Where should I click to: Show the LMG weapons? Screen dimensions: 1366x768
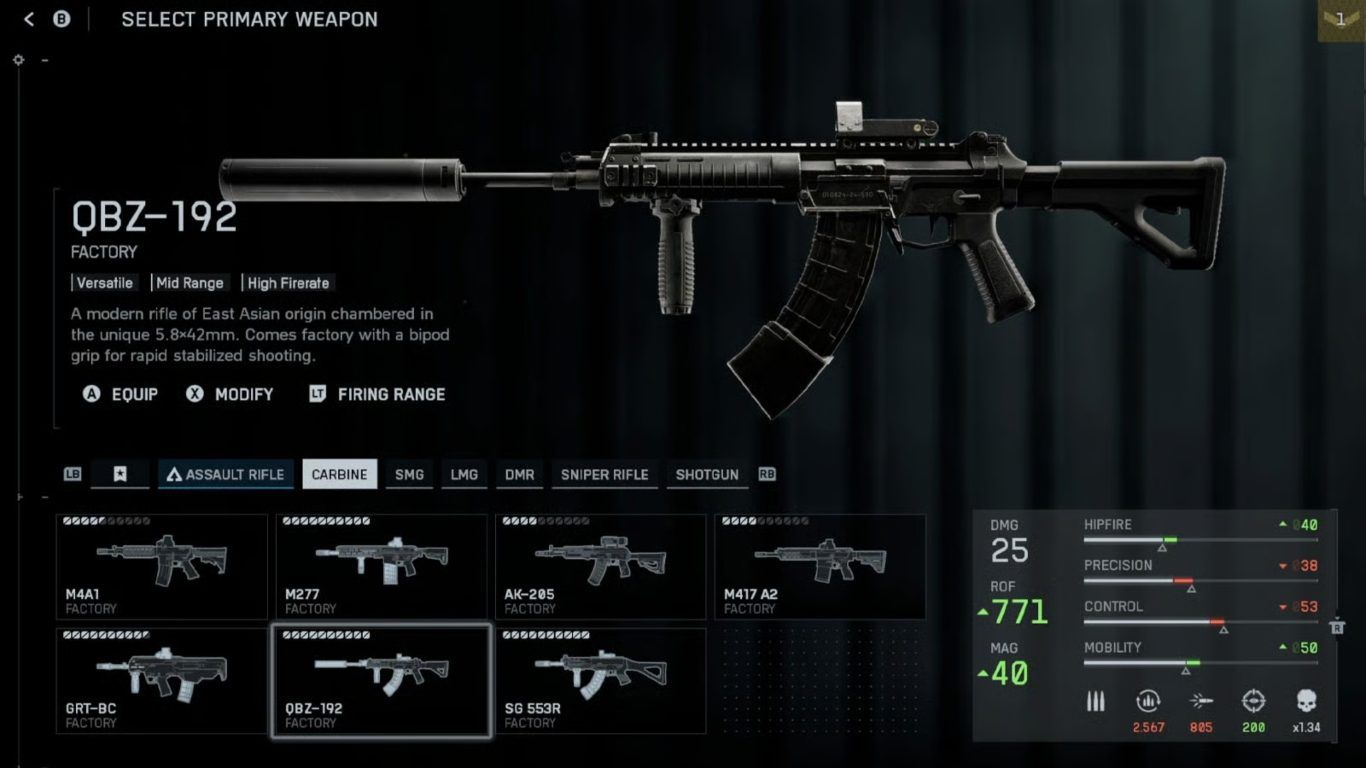coord(464,474)
